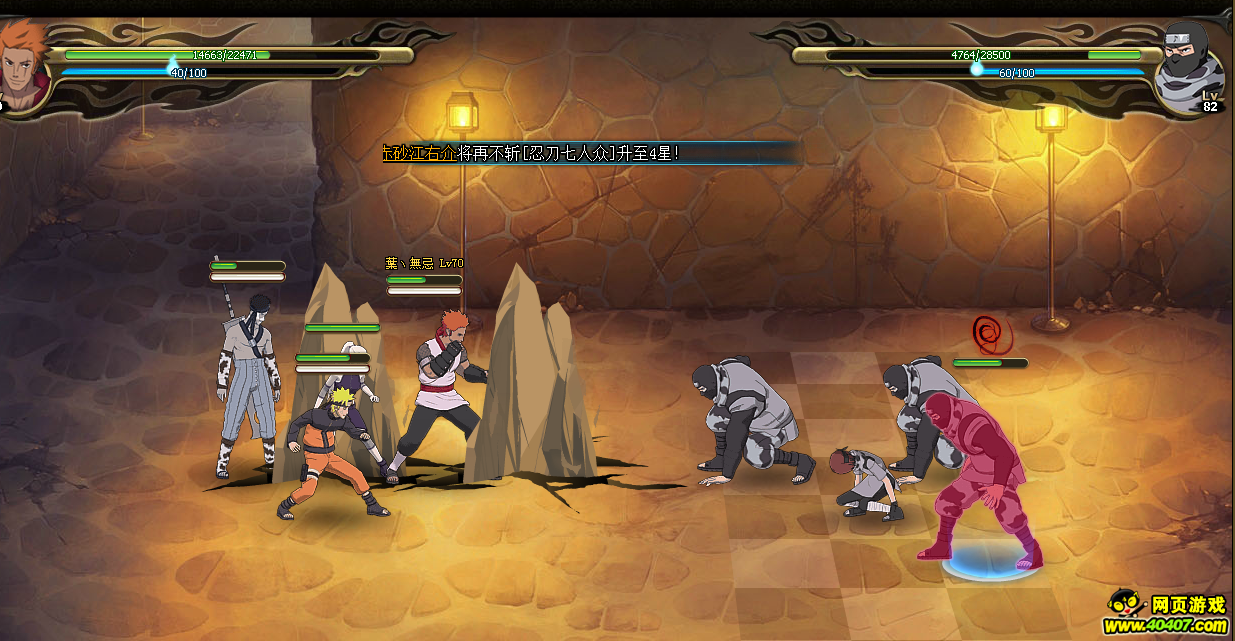Open the orange underlined player name link

[x=419, y=153]
